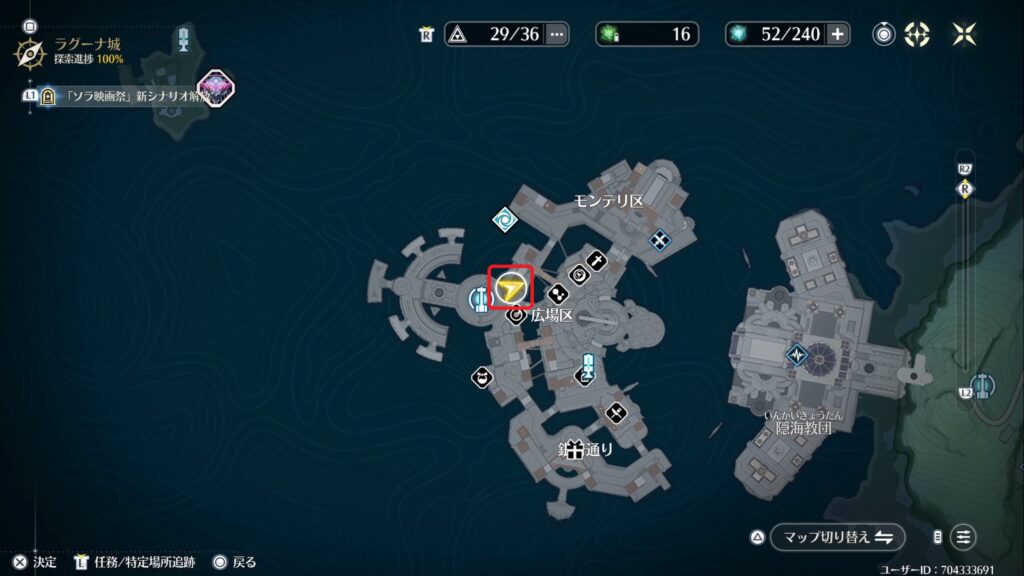Select the teleport beacon above the shopping street

(x=588, y=367)
